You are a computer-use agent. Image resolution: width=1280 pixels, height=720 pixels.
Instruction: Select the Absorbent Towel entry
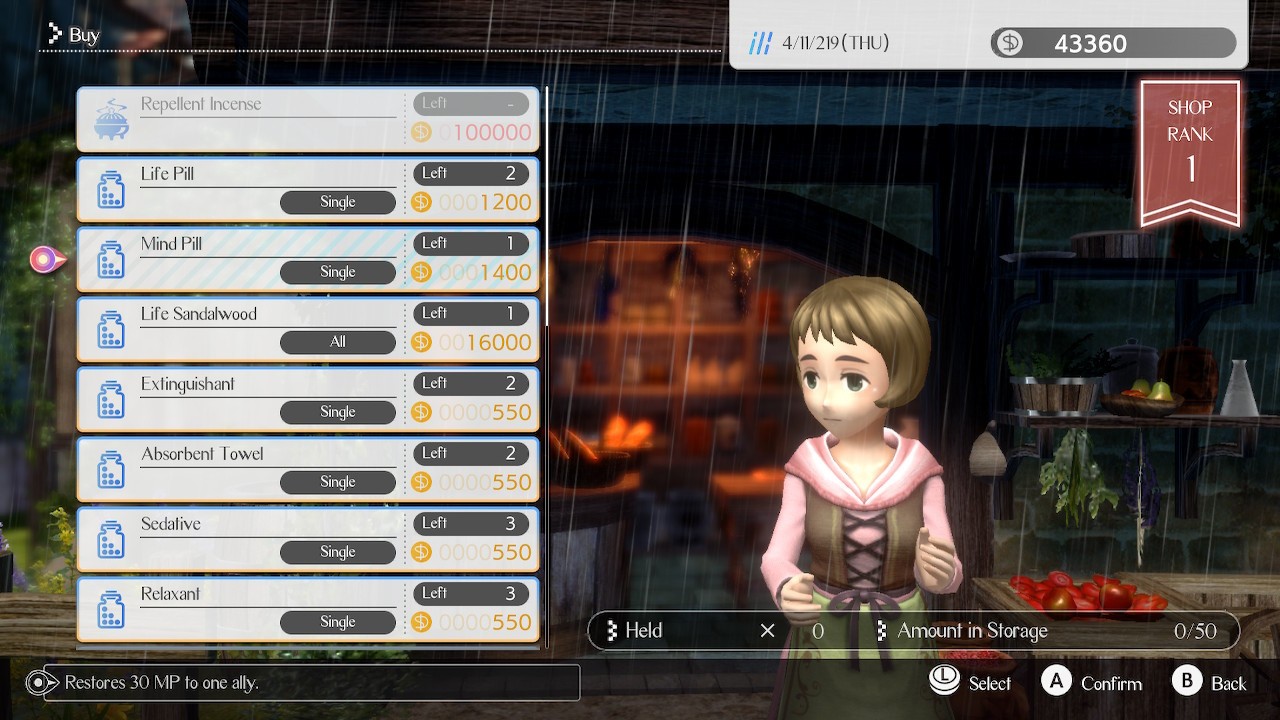point(307,469)
